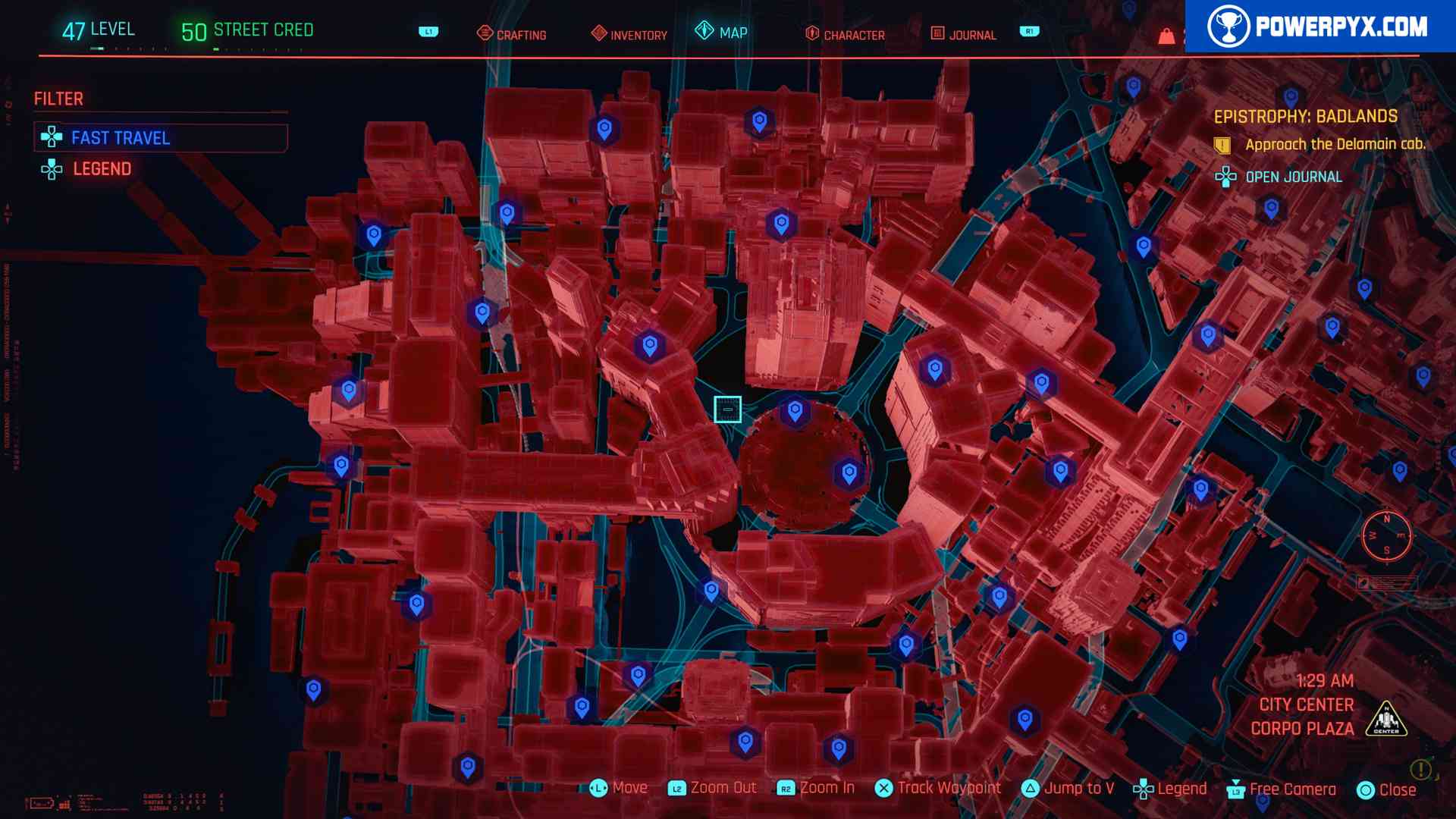Collapse the Filter panel

click(x=58, y=99)
